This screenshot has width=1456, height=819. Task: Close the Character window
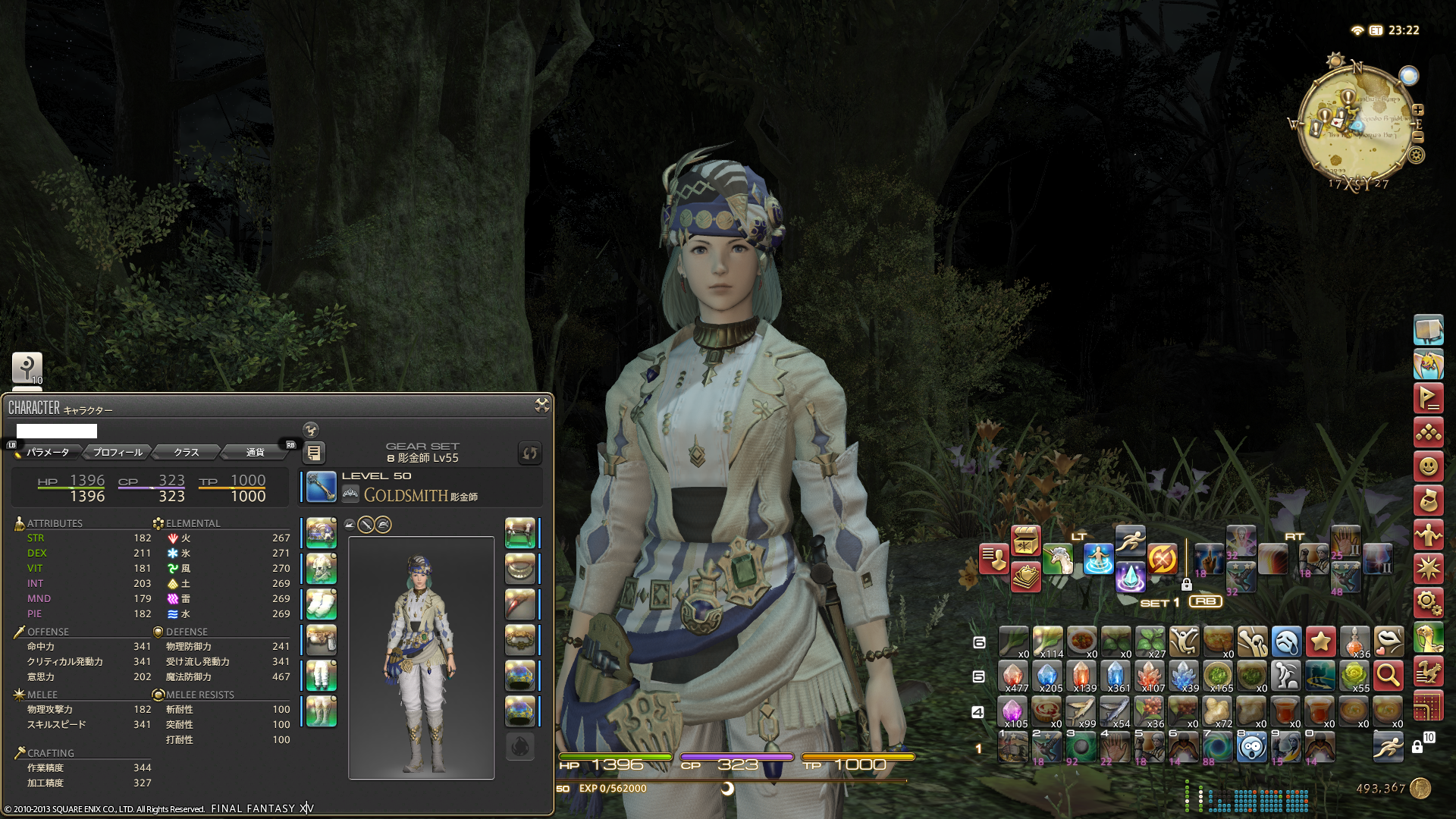(541, 405)
